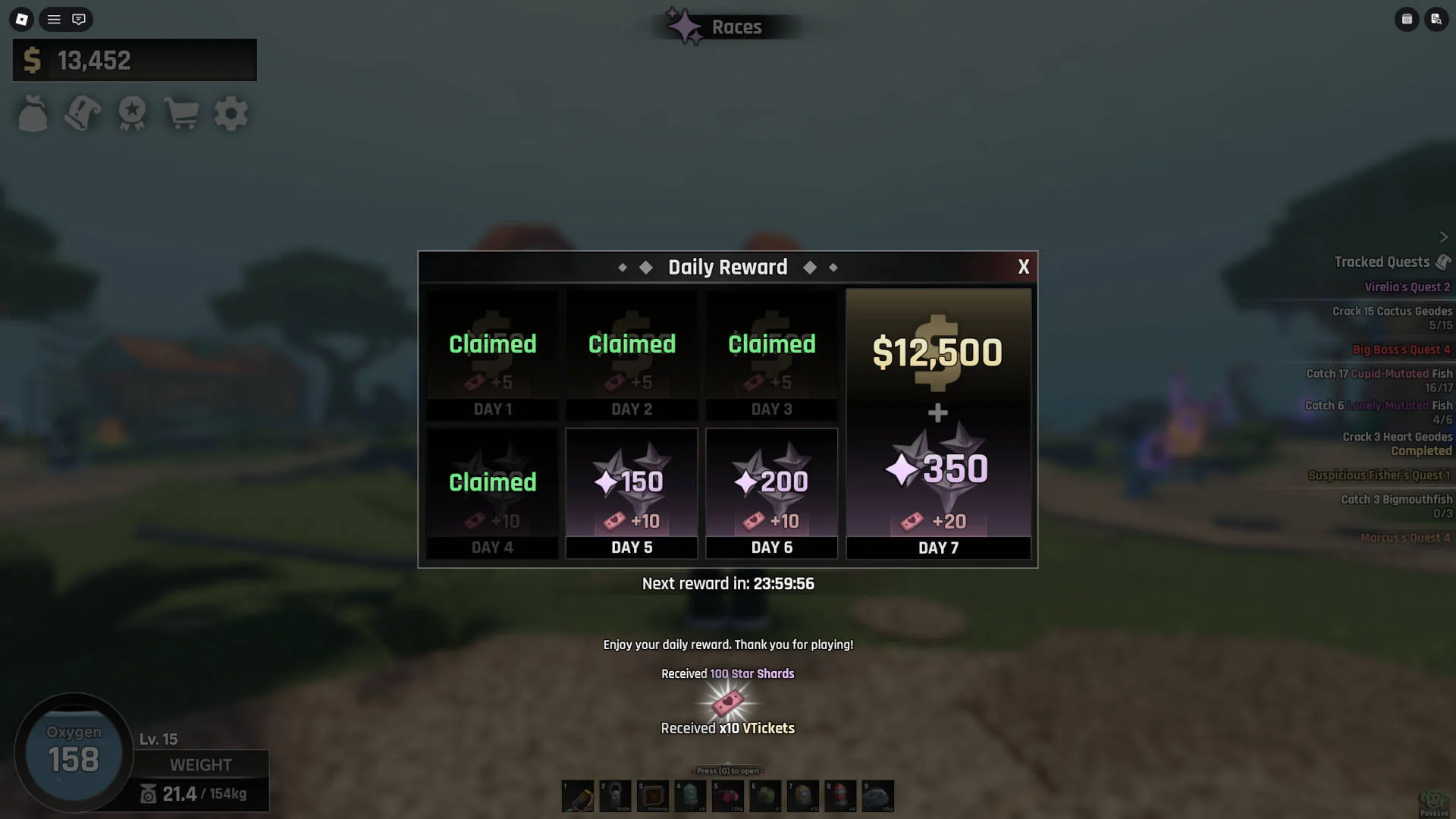Open the quests scroll icon
Screen dimensions: 1456x819
[x=83, y=113]
